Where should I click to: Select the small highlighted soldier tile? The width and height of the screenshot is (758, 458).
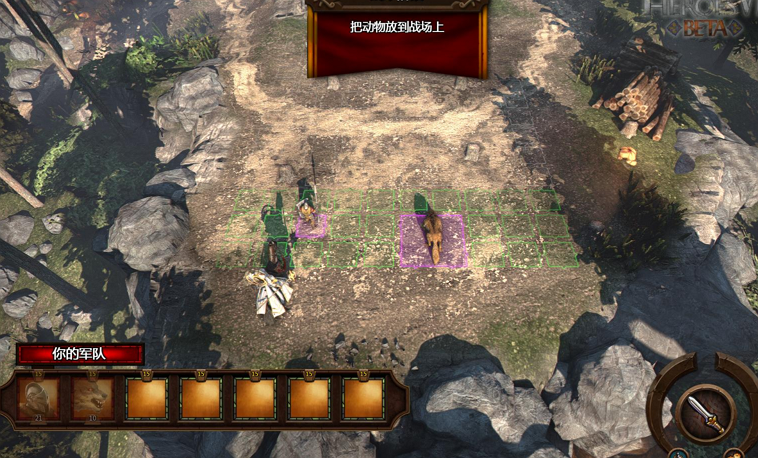311,225
